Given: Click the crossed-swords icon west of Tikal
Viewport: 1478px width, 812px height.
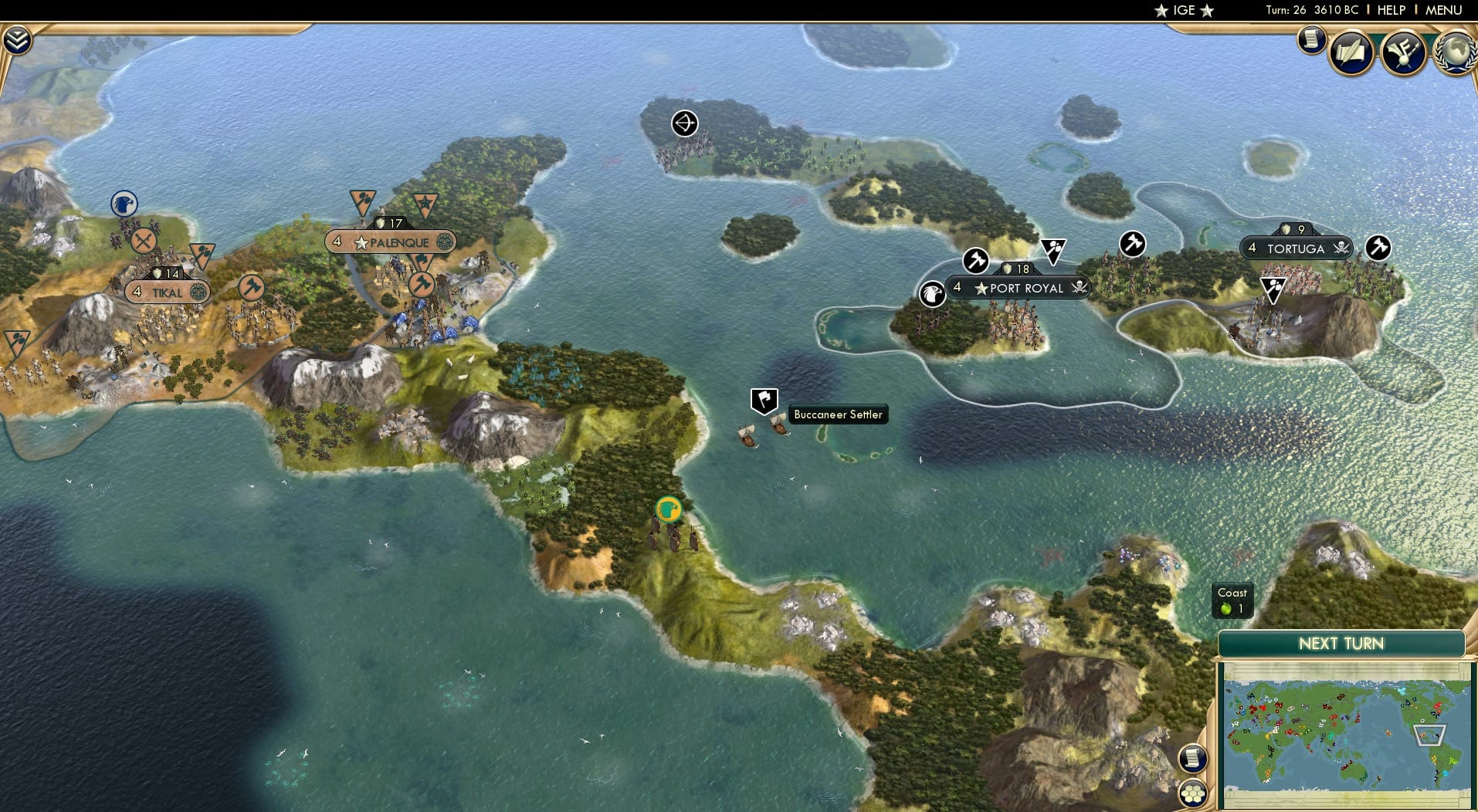Looking at the screenshot, I should coord(142,241).
